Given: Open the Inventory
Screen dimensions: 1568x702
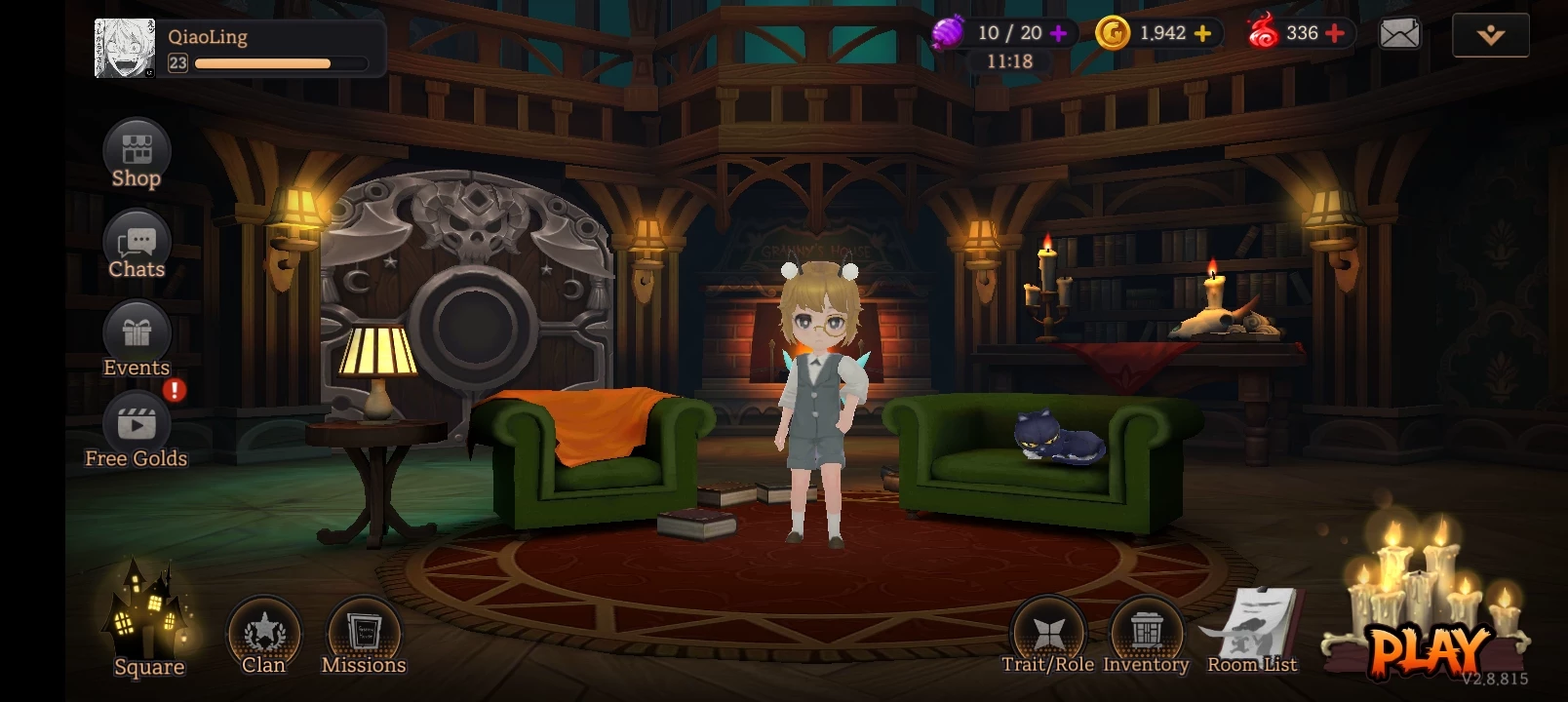Looking at the screenshot, I should (x=1147, y=634).
